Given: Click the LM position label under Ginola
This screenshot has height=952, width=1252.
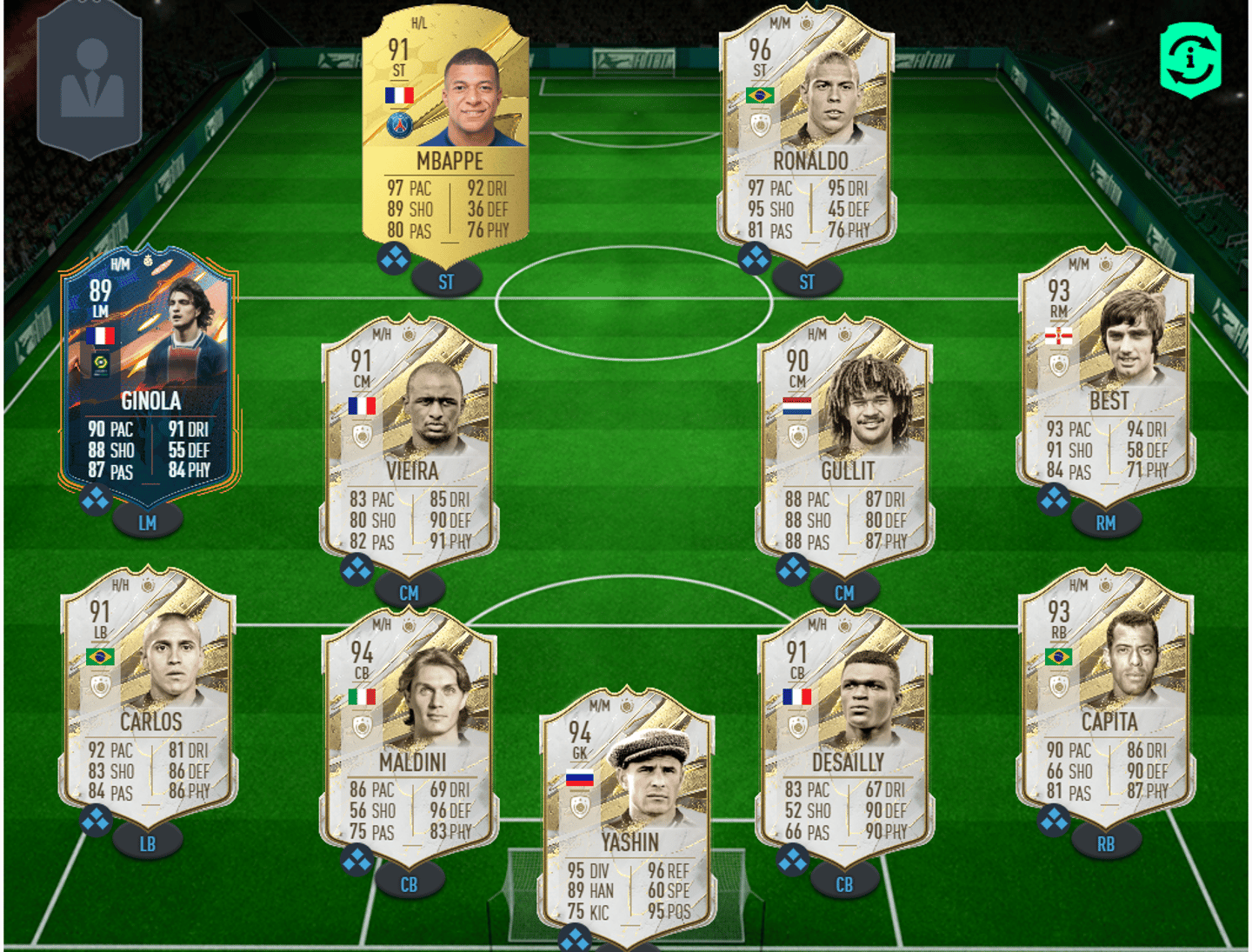Looking at the screenshot, I should [x=148, y=523].
